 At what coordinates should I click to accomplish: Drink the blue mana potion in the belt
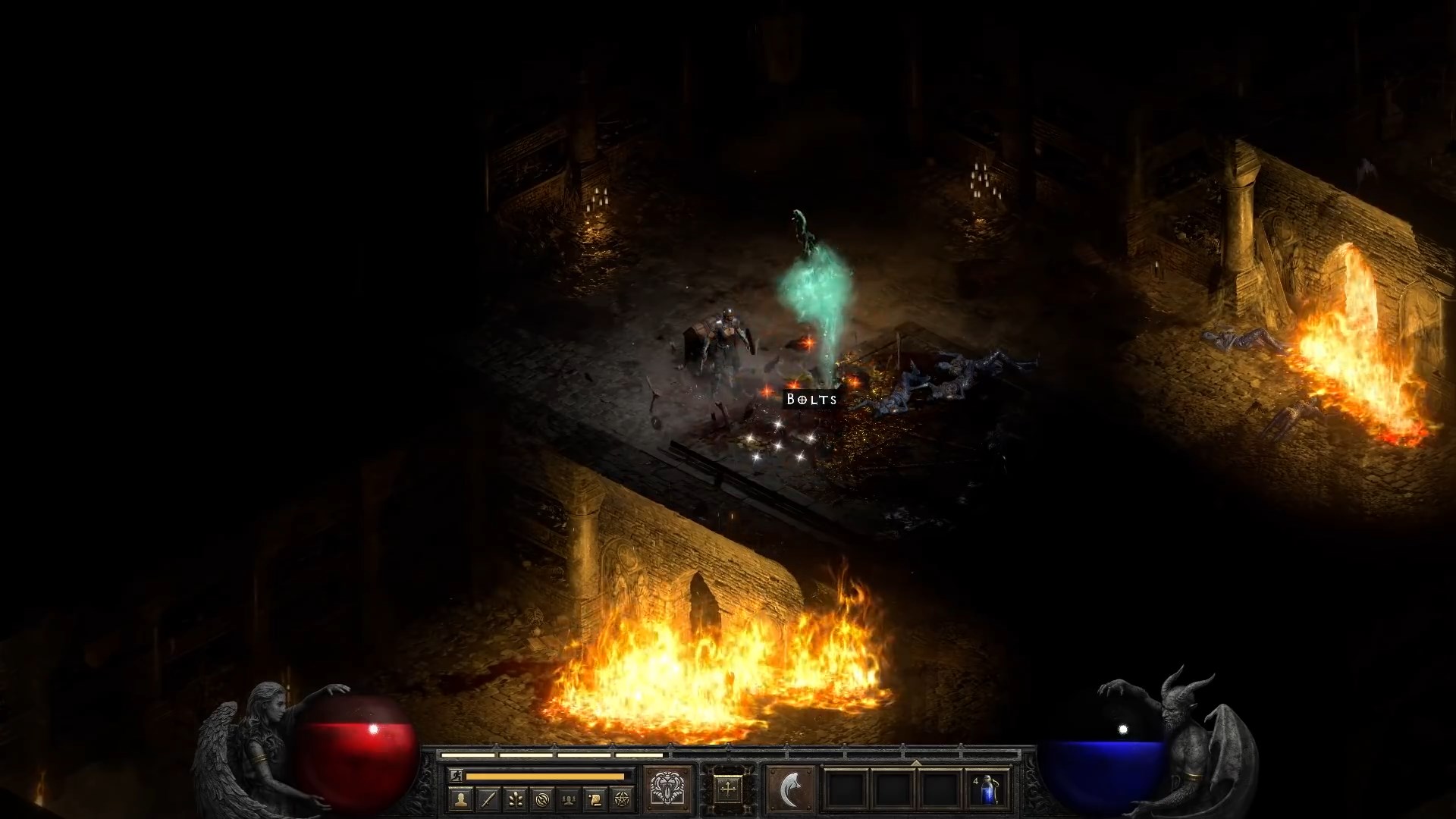988,789
